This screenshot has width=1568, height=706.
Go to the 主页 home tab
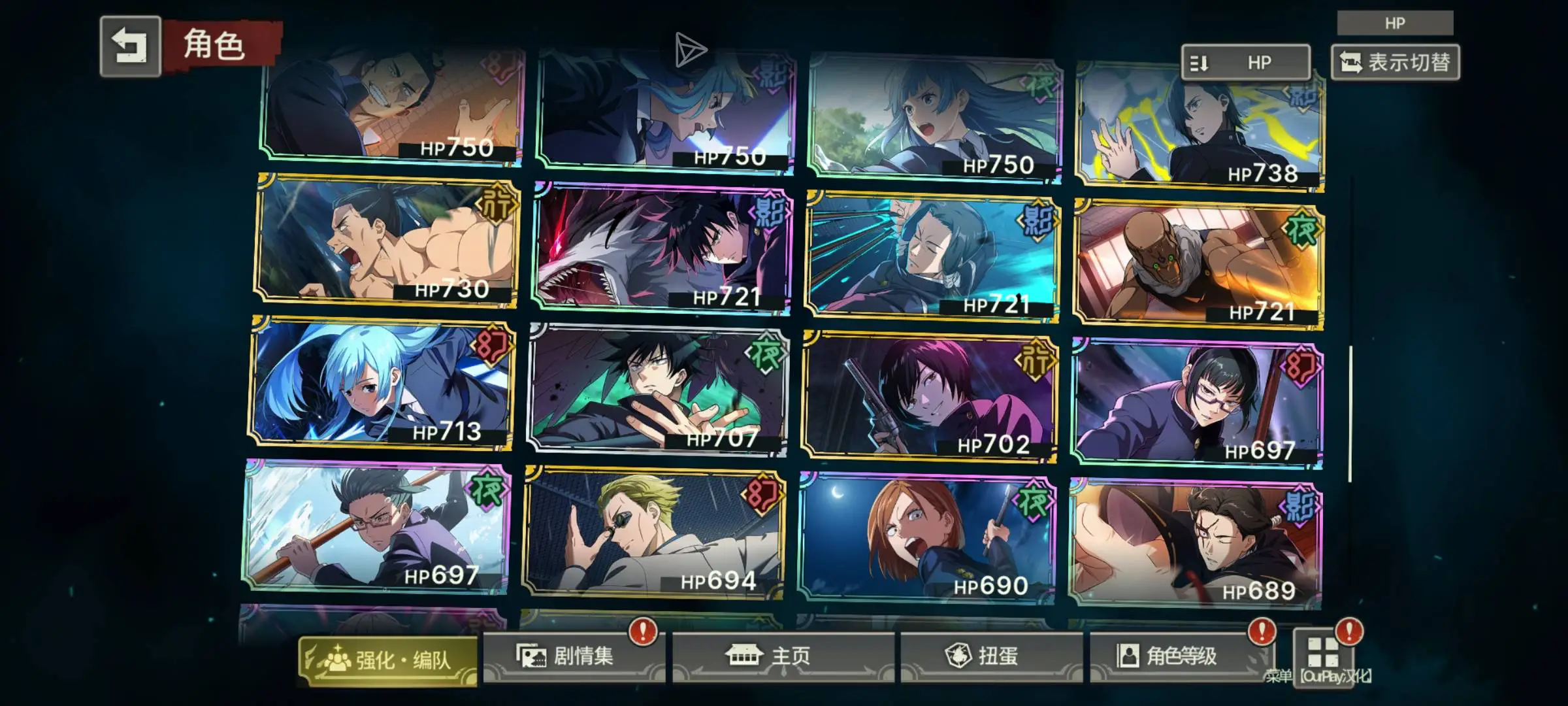pos(782,656)
